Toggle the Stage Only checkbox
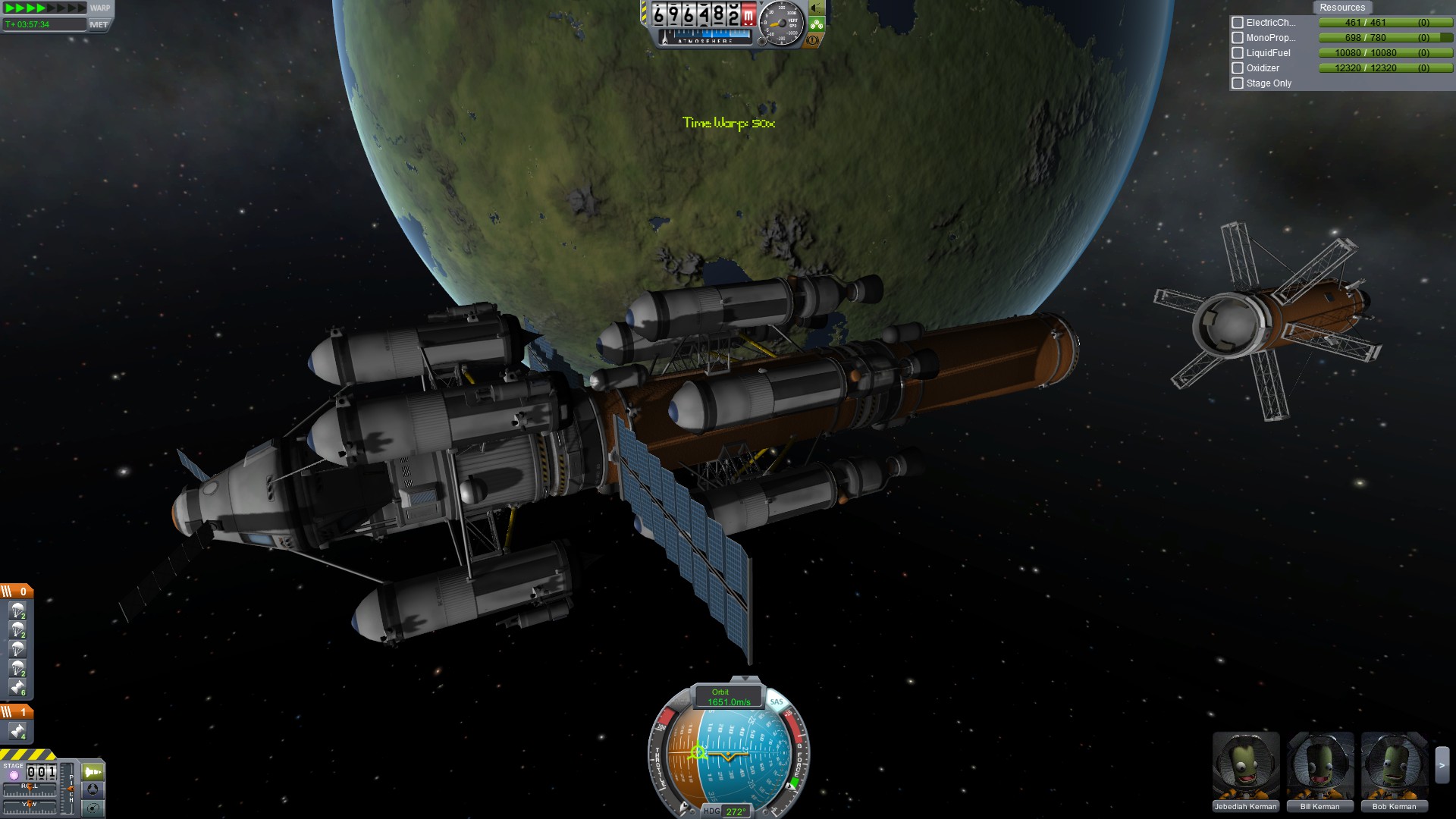Screen dimensions: 1456x819 (x=1238, y=83)
